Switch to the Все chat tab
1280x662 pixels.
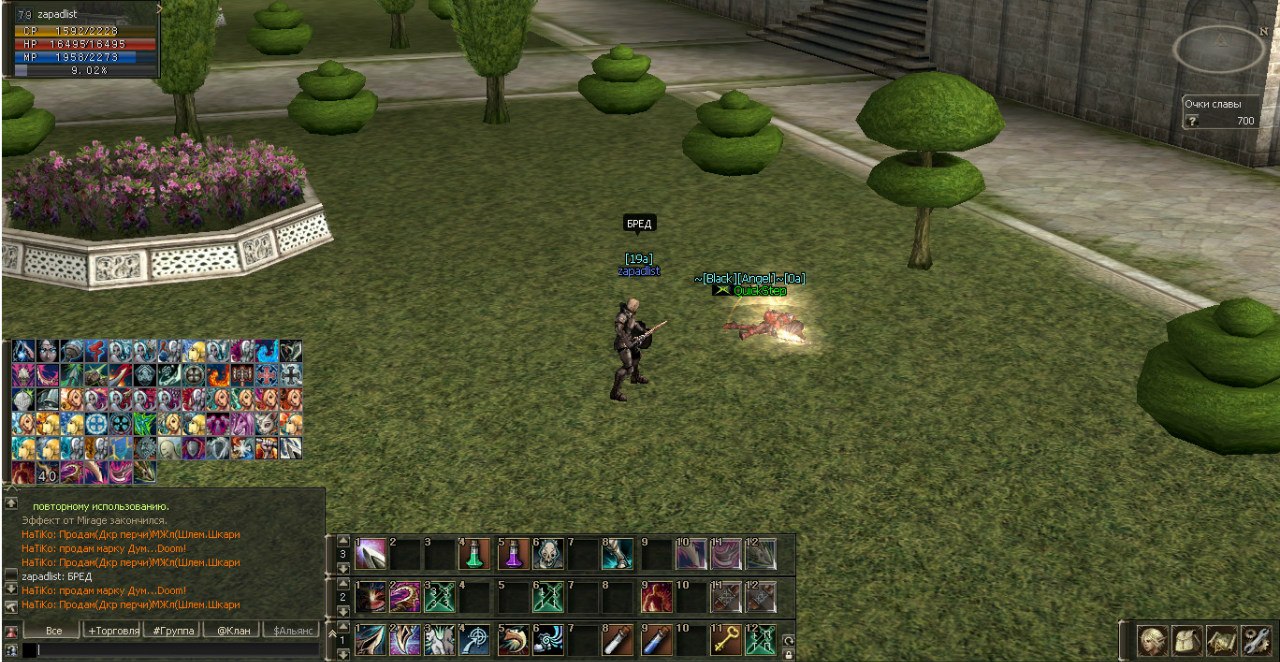click(54, 631)
